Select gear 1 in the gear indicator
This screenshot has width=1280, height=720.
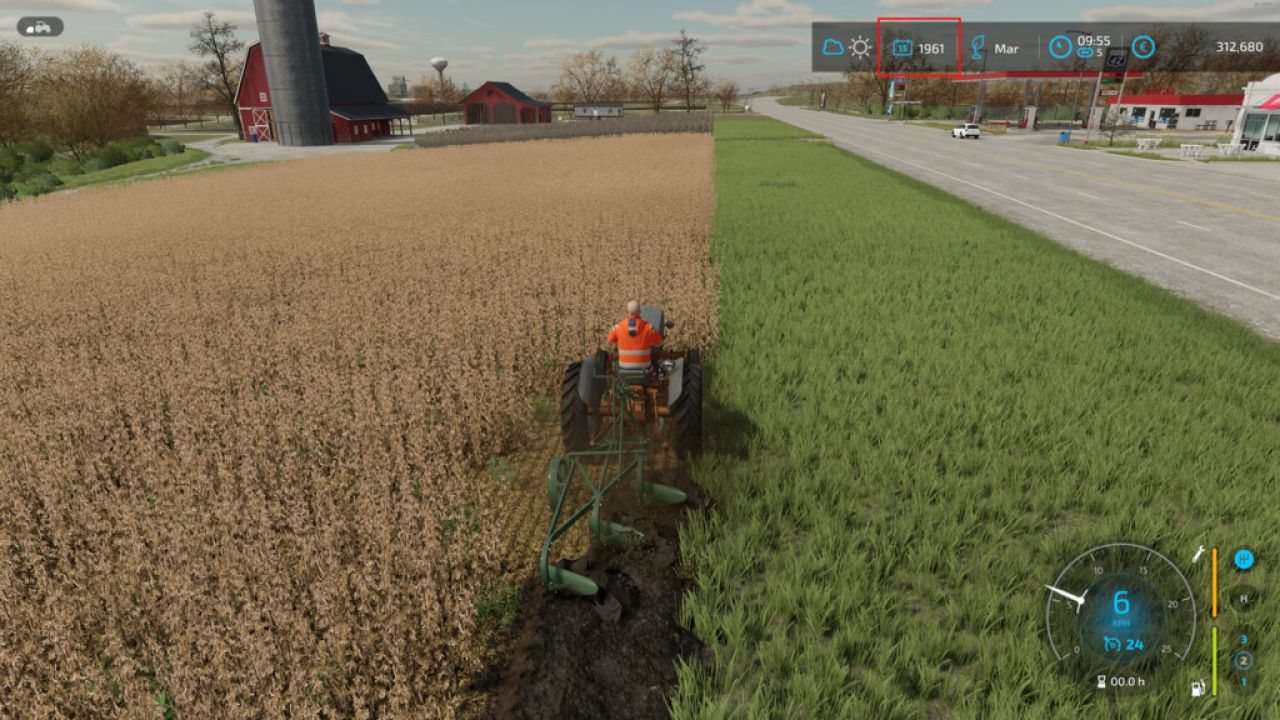tap(1244, 682)
